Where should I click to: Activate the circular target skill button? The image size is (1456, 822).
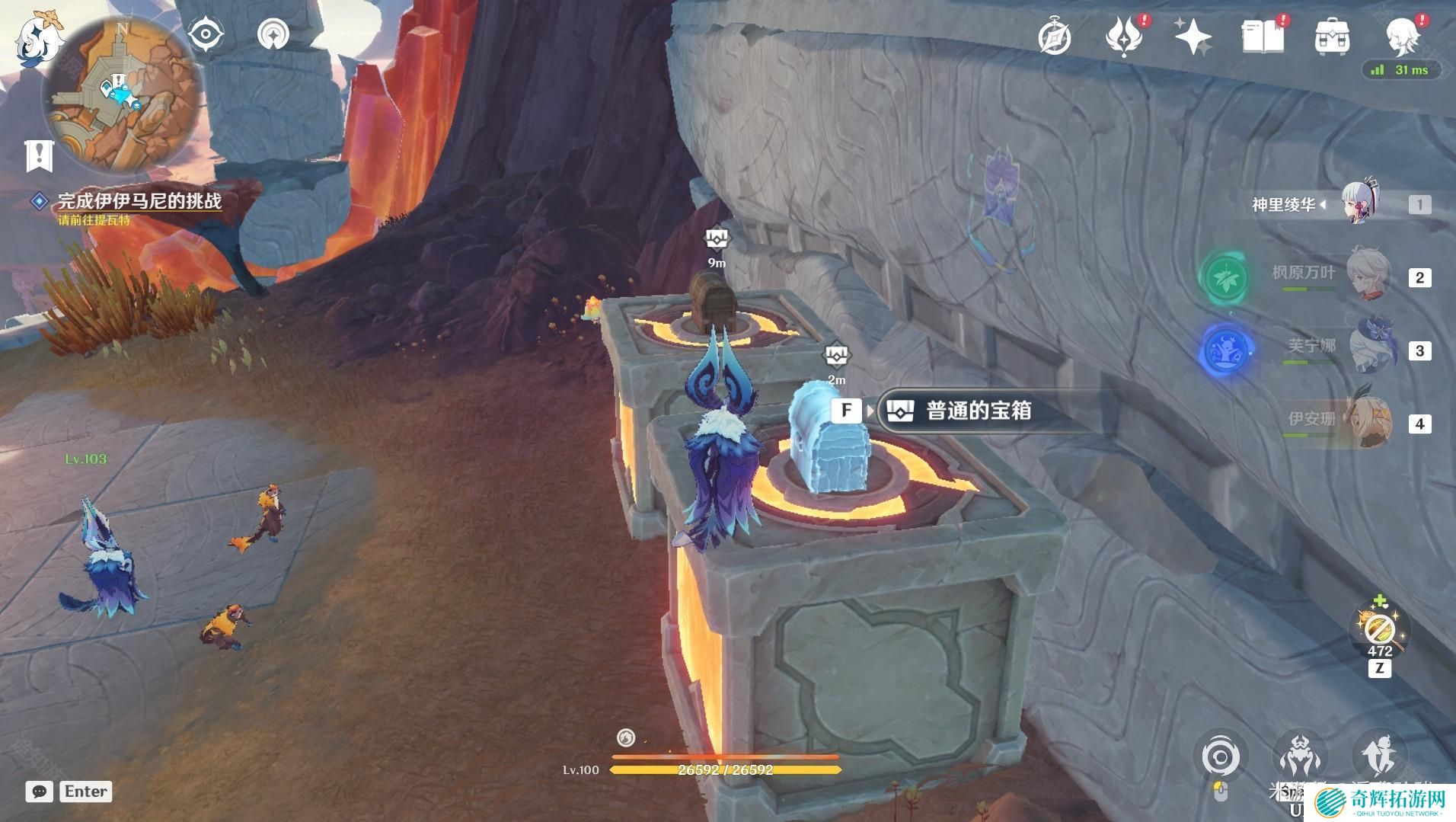click(x=1220, y=757)
